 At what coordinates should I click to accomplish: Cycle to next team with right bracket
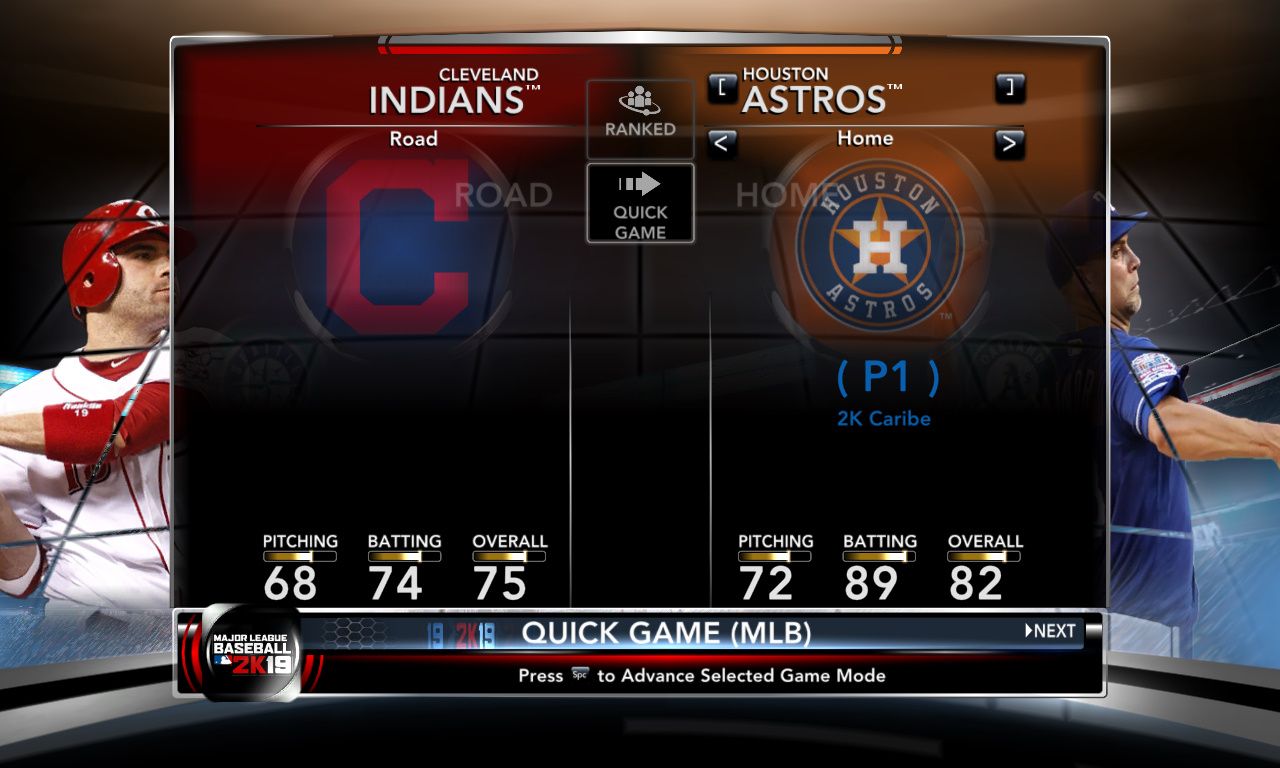tap(1010, 89)
